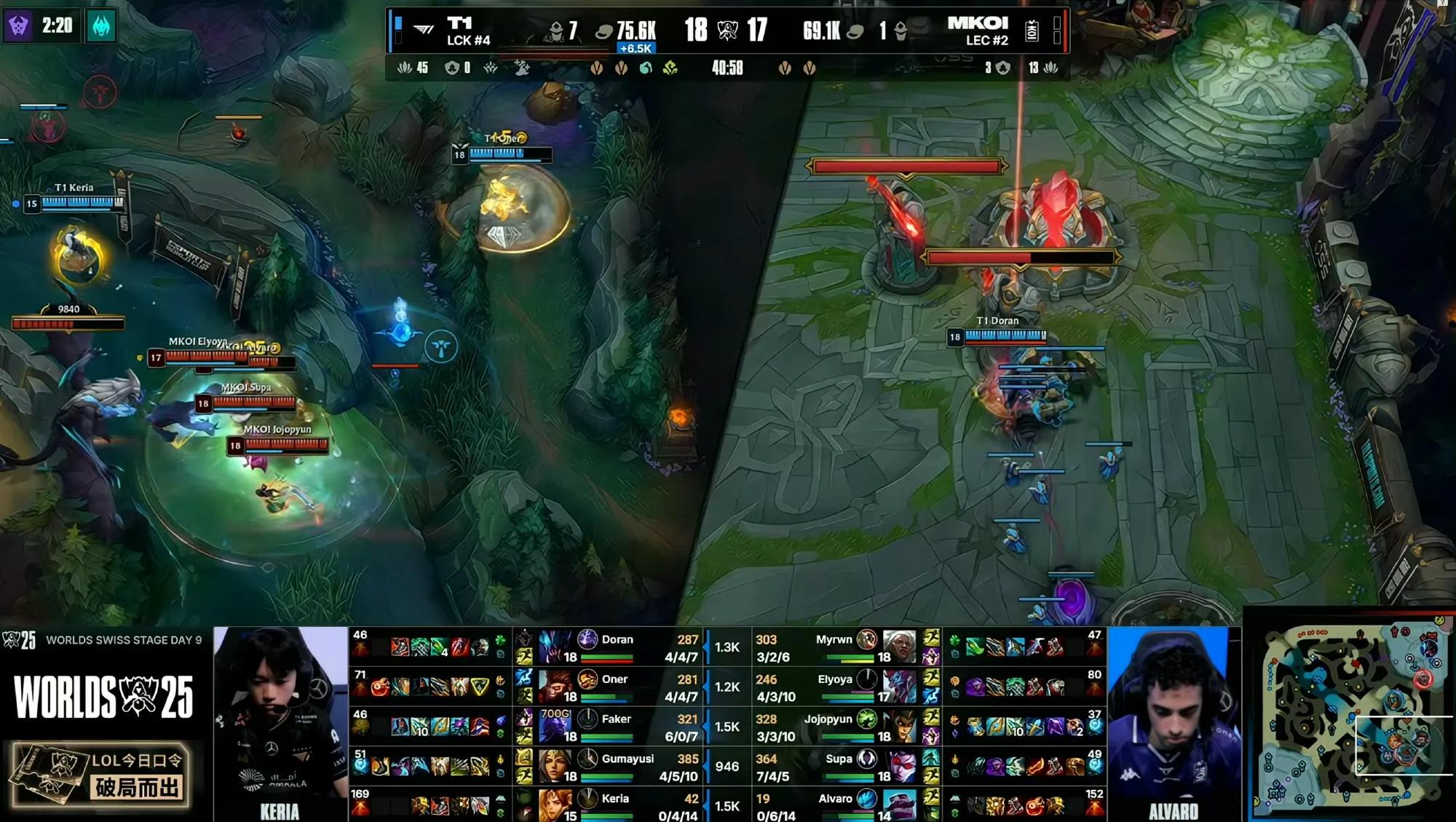Choose Myrwn's champion portrait on the scoreboard
The height and width of the screenshot is (822, 1456).
coord(900,646)
